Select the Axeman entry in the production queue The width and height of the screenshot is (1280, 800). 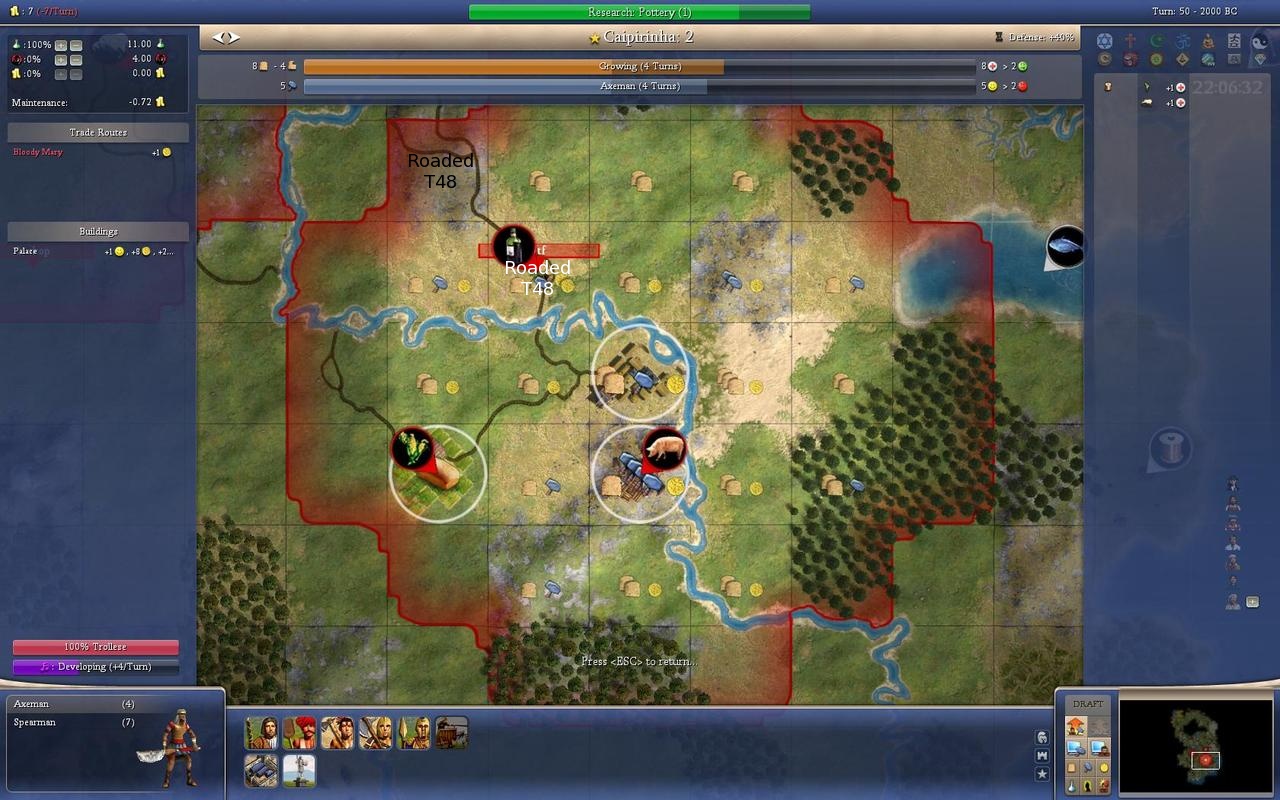[31, 704]
